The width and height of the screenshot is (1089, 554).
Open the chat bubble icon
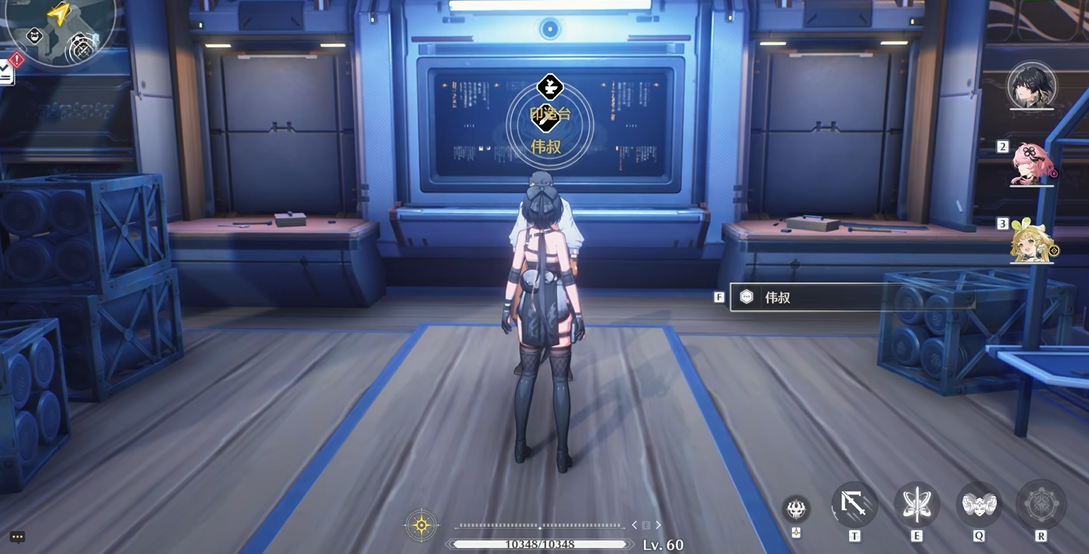pos(18,537)
